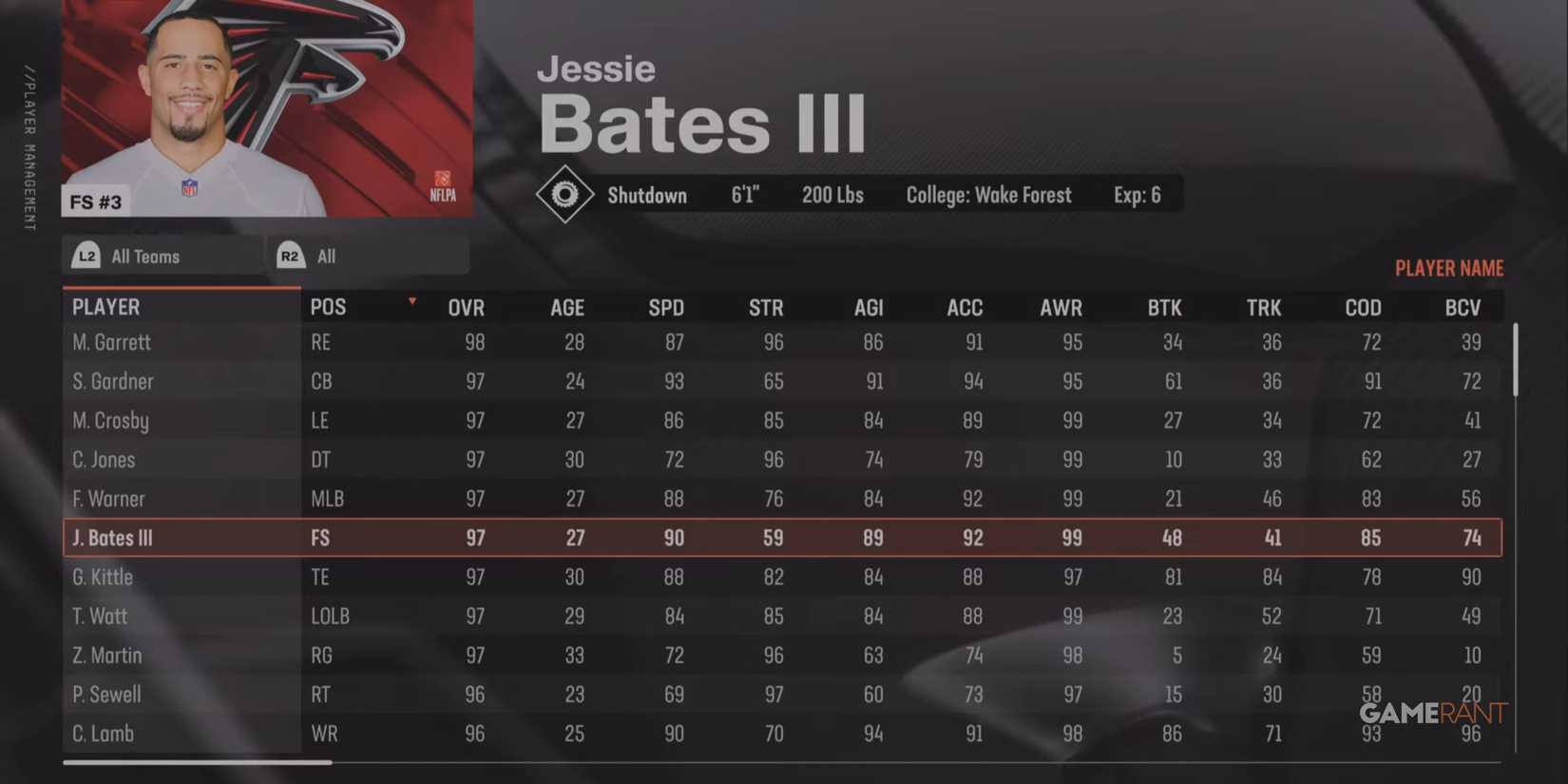Sort the list by SPD rating

coord(666,306)
